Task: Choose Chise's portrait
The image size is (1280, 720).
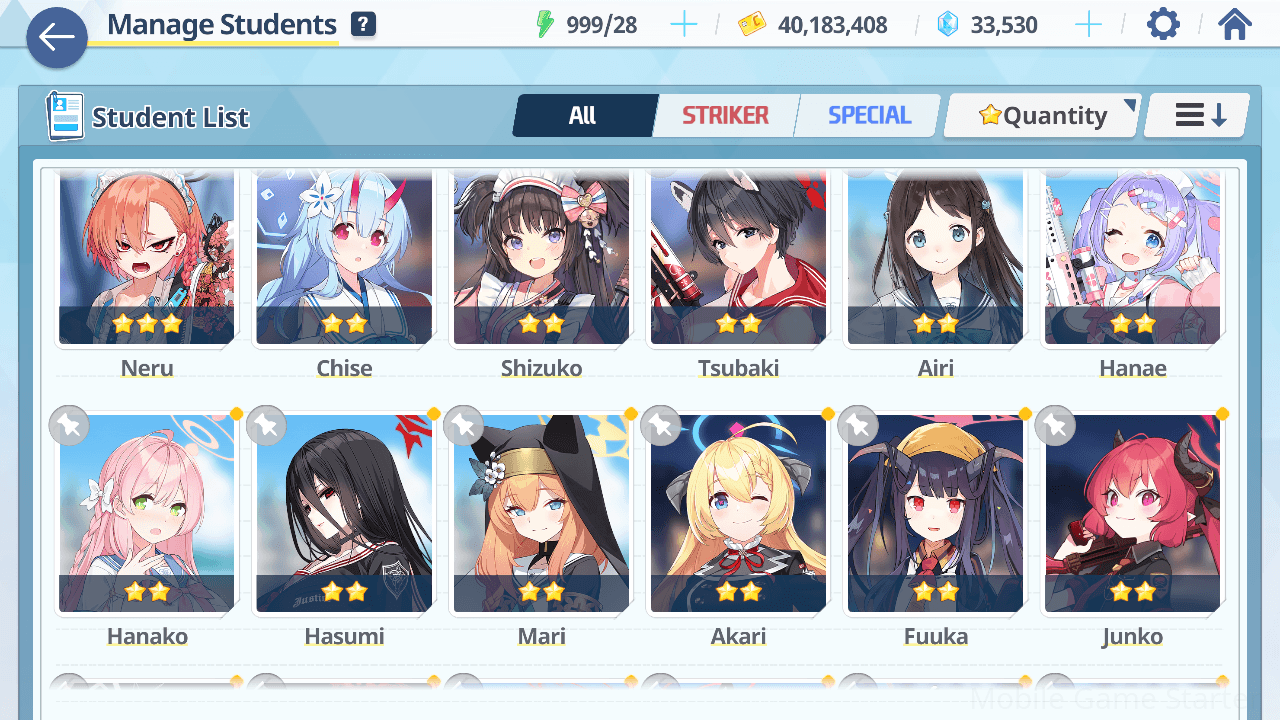Action: pyautogui.click(x=344, y=258)
